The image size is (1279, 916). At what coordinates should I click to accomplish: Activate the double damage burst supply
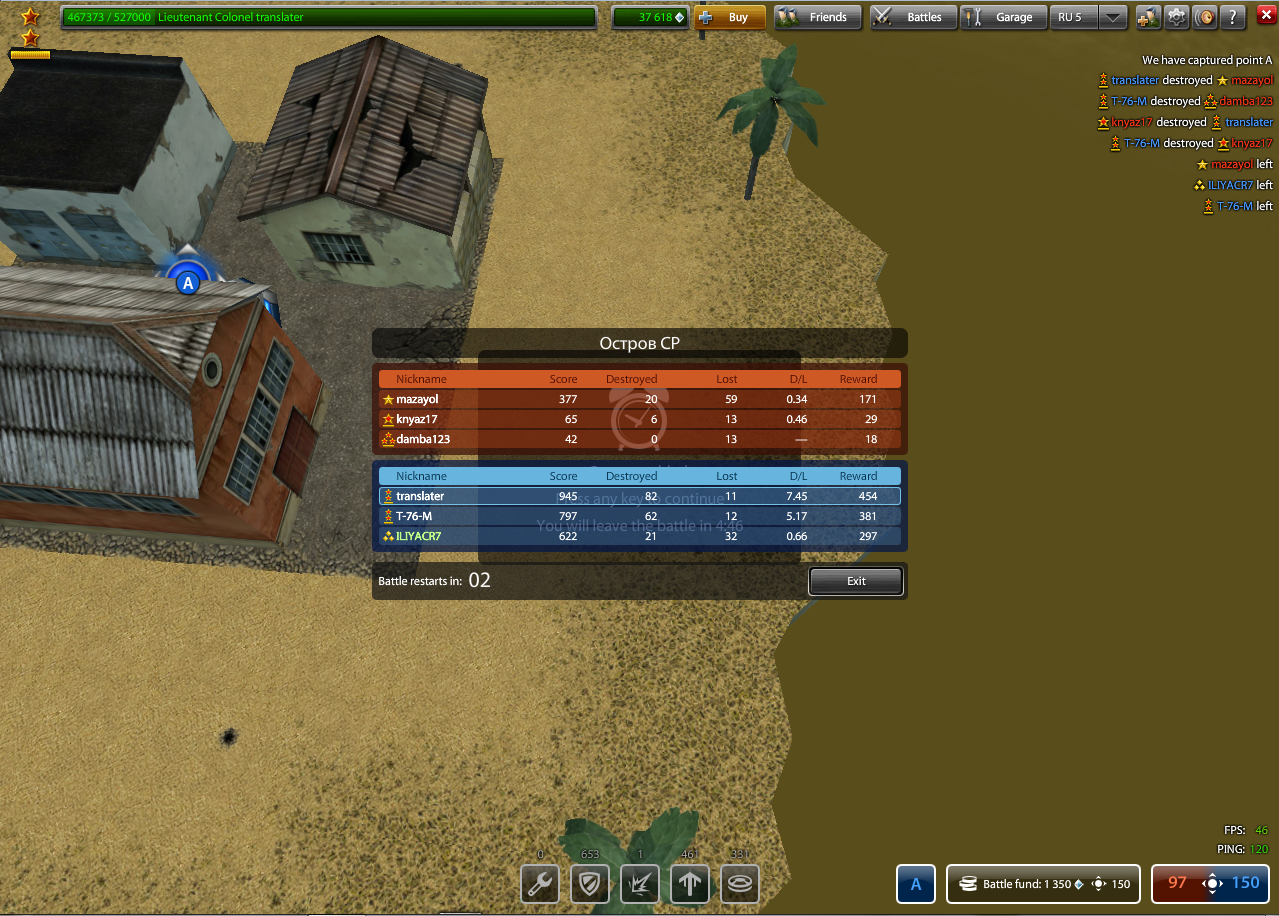coord(640,884)
